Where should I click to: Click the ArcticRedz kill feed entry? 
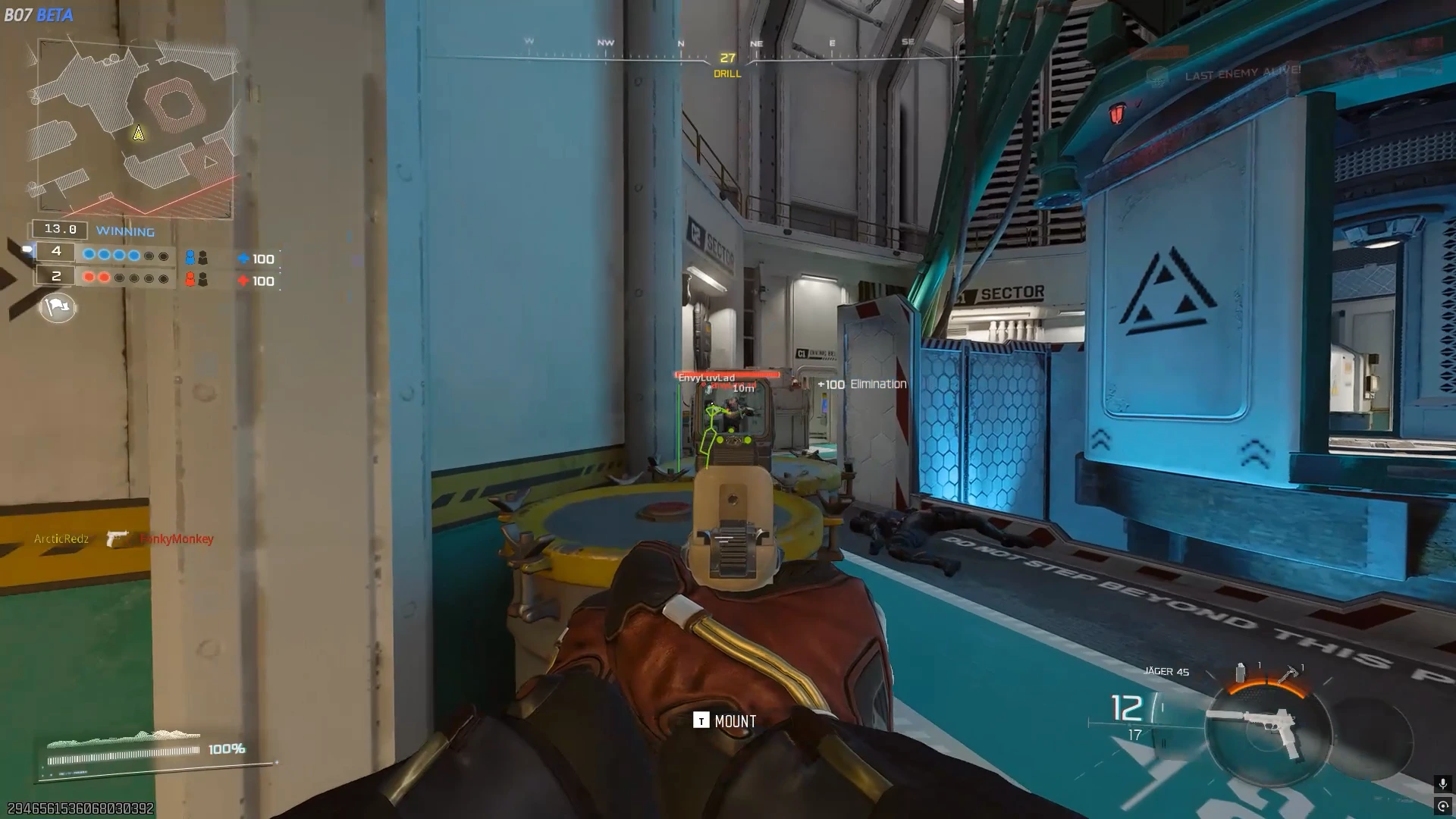click(x=61, y=539)
